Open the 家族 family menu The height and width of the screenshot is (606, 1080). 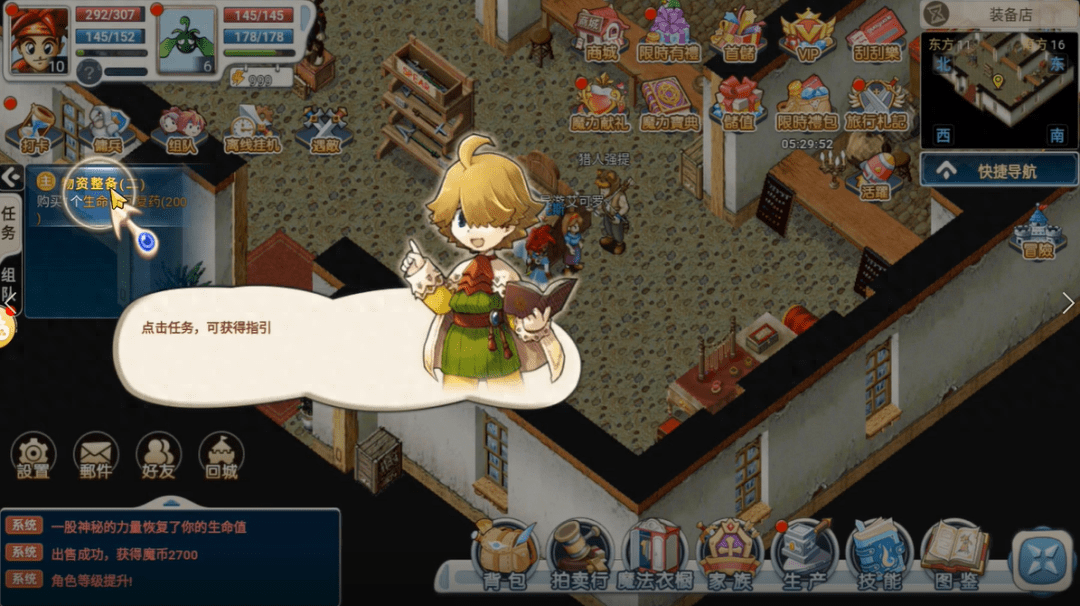click(729, 553)
